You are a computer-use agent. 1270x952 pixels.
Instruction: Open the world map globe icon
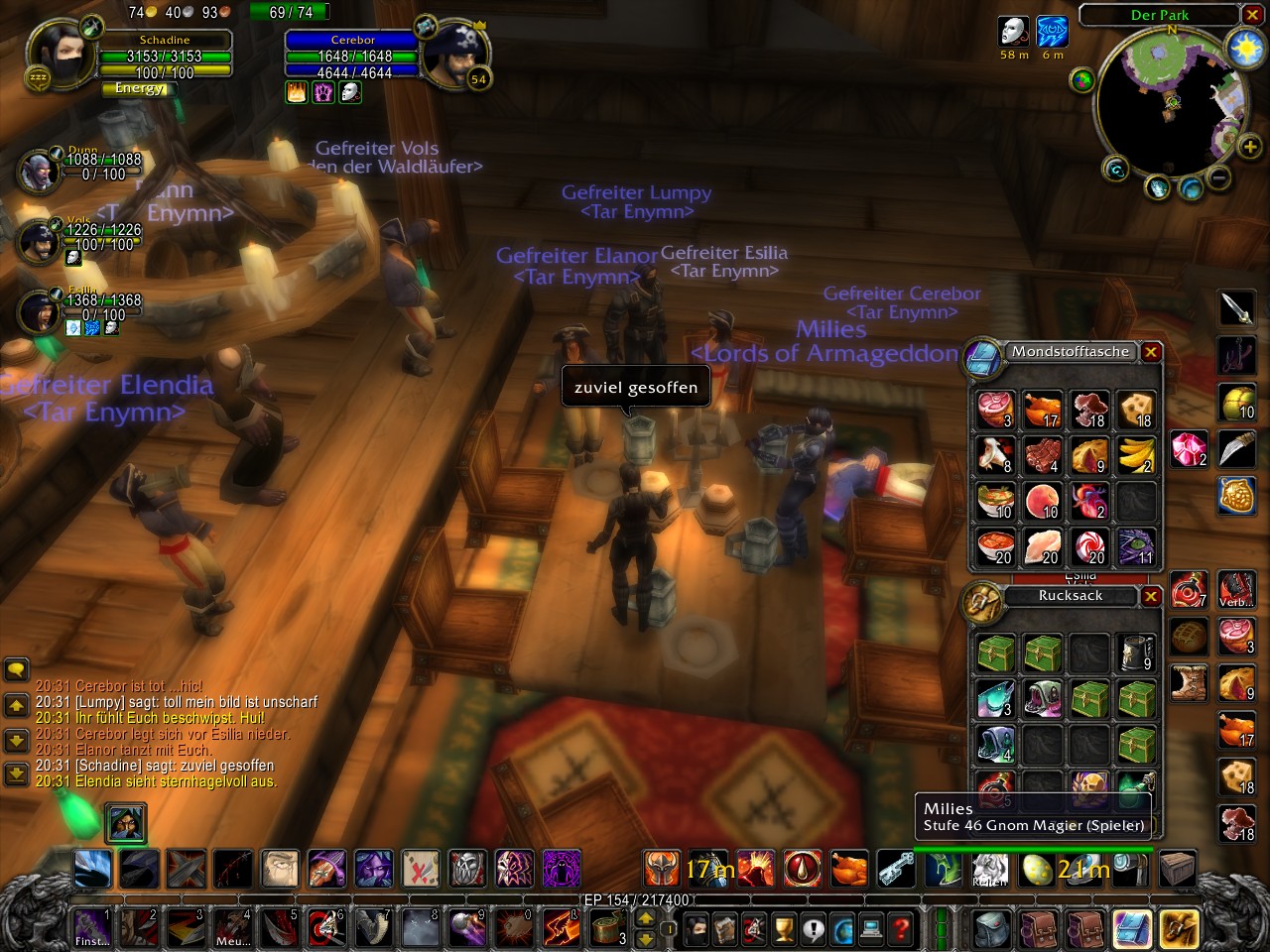tap(843, 929)
